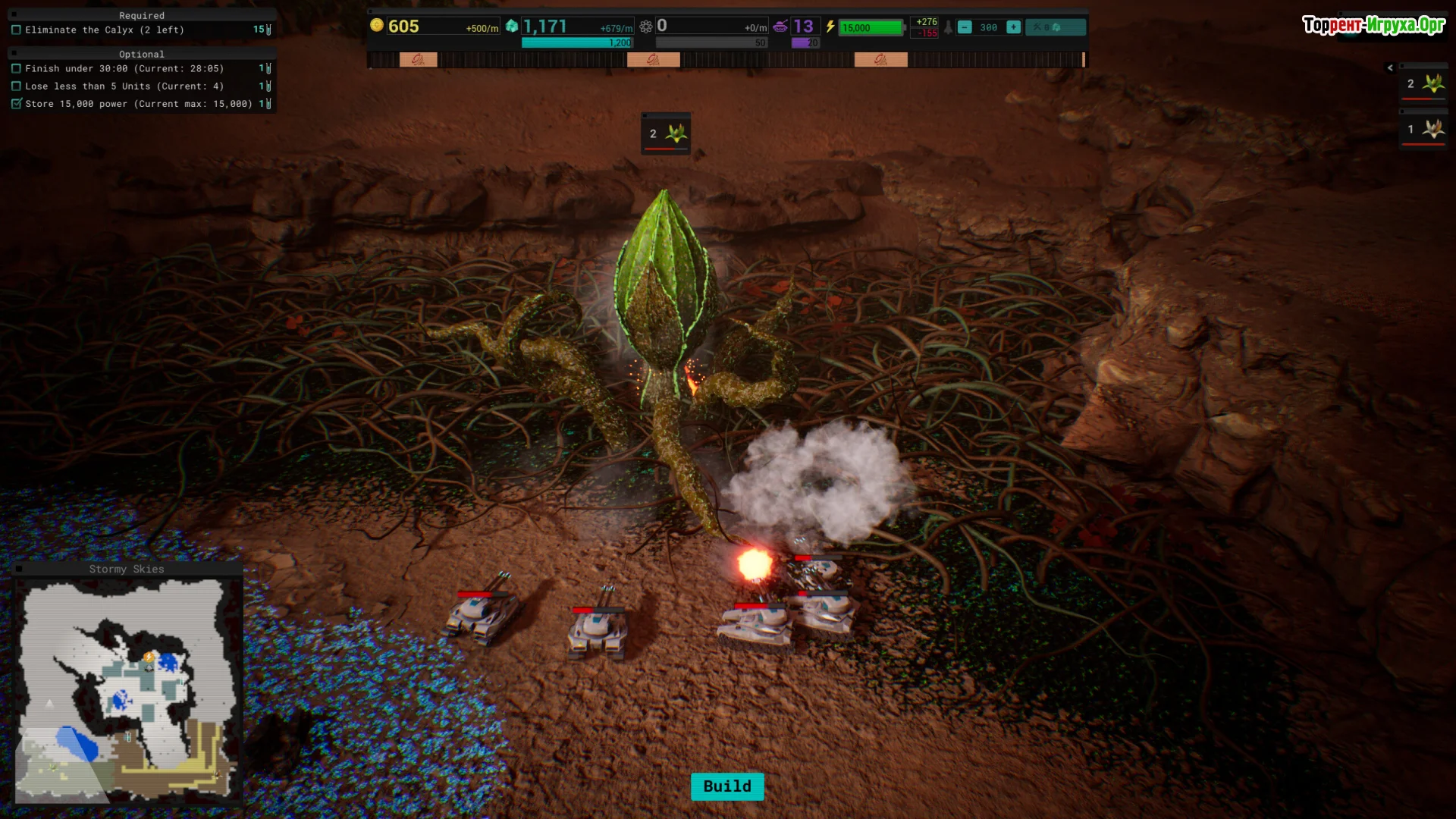Select the green Calyx card numbered 2 in side panel
This screenshot has width=1456, height=819.
[x=1424, y=84]
